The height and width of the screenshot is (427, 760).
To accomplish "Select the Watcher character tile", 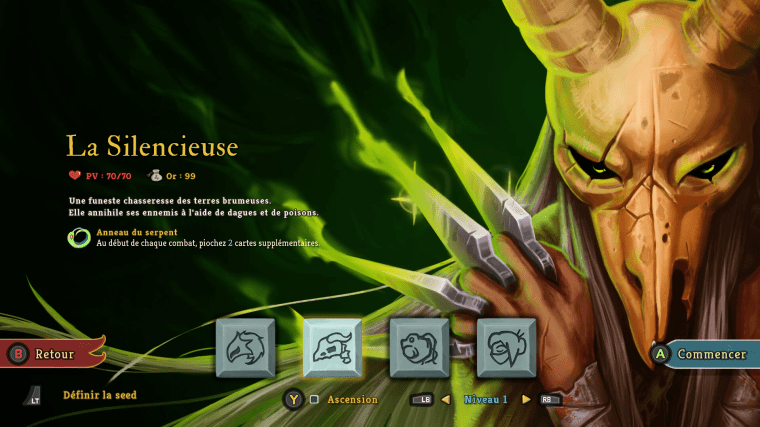I will pos(506,348).
